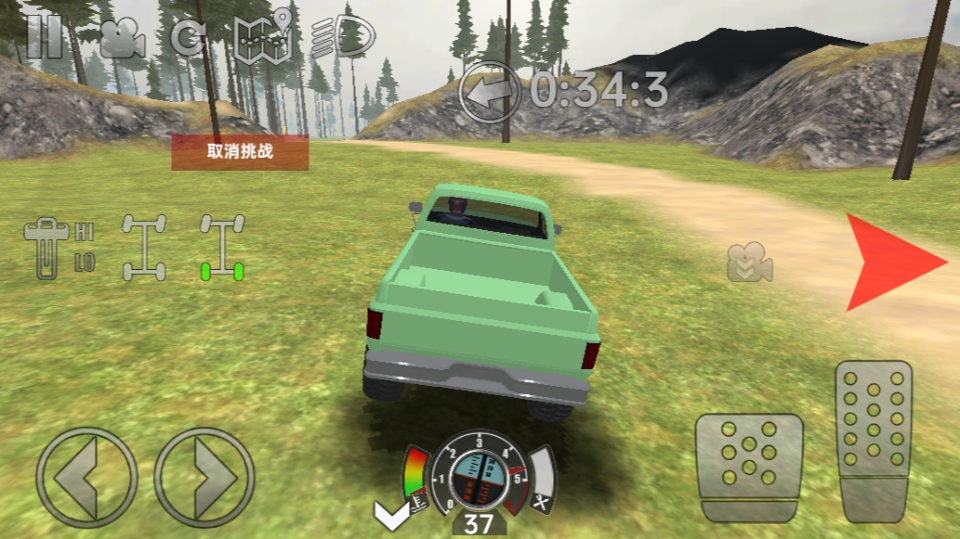Click the faded camera icon with down arrow
The image size is (960, 539).
(x=750, y=263)
